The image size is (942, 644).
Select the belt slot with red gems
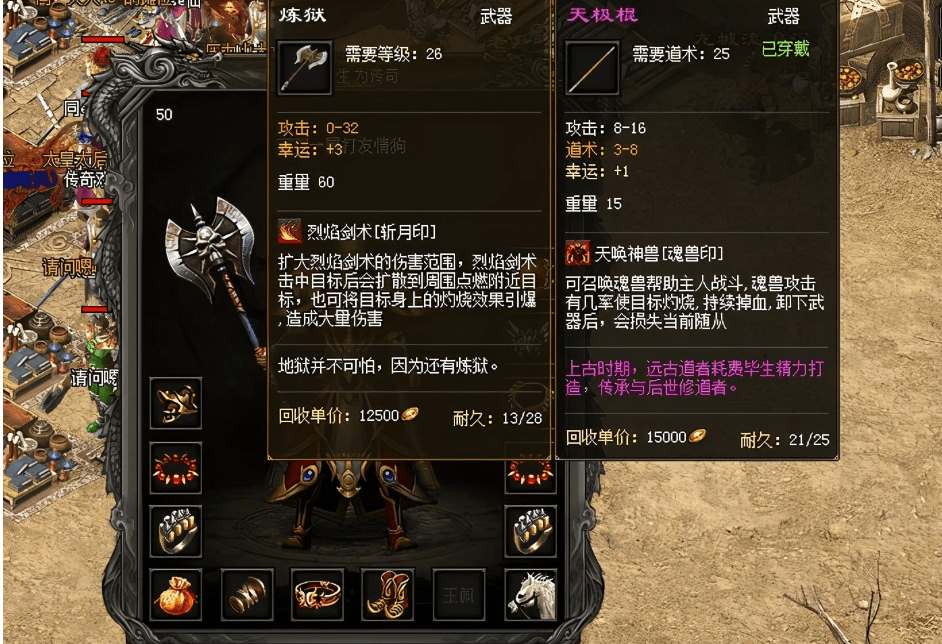(318, 595)
